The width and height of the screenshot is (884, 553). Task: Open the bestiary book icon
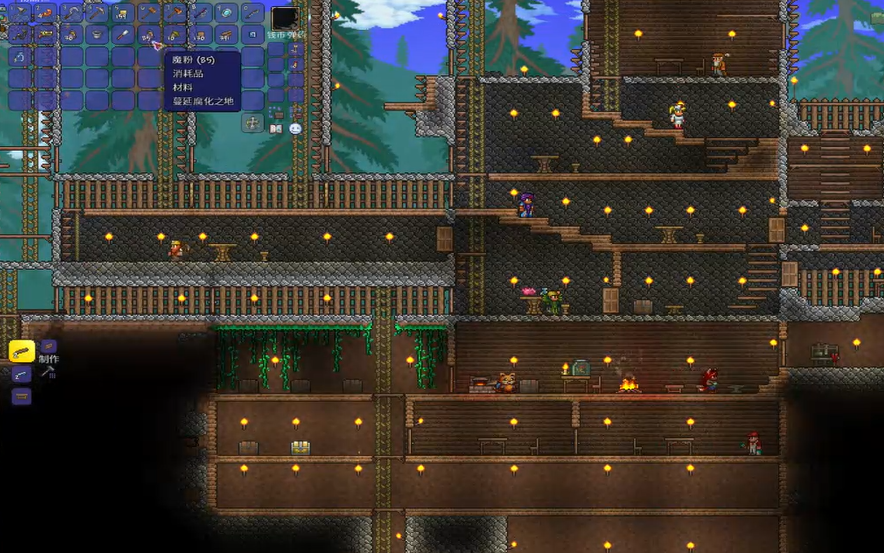click(x=275, y=129)
